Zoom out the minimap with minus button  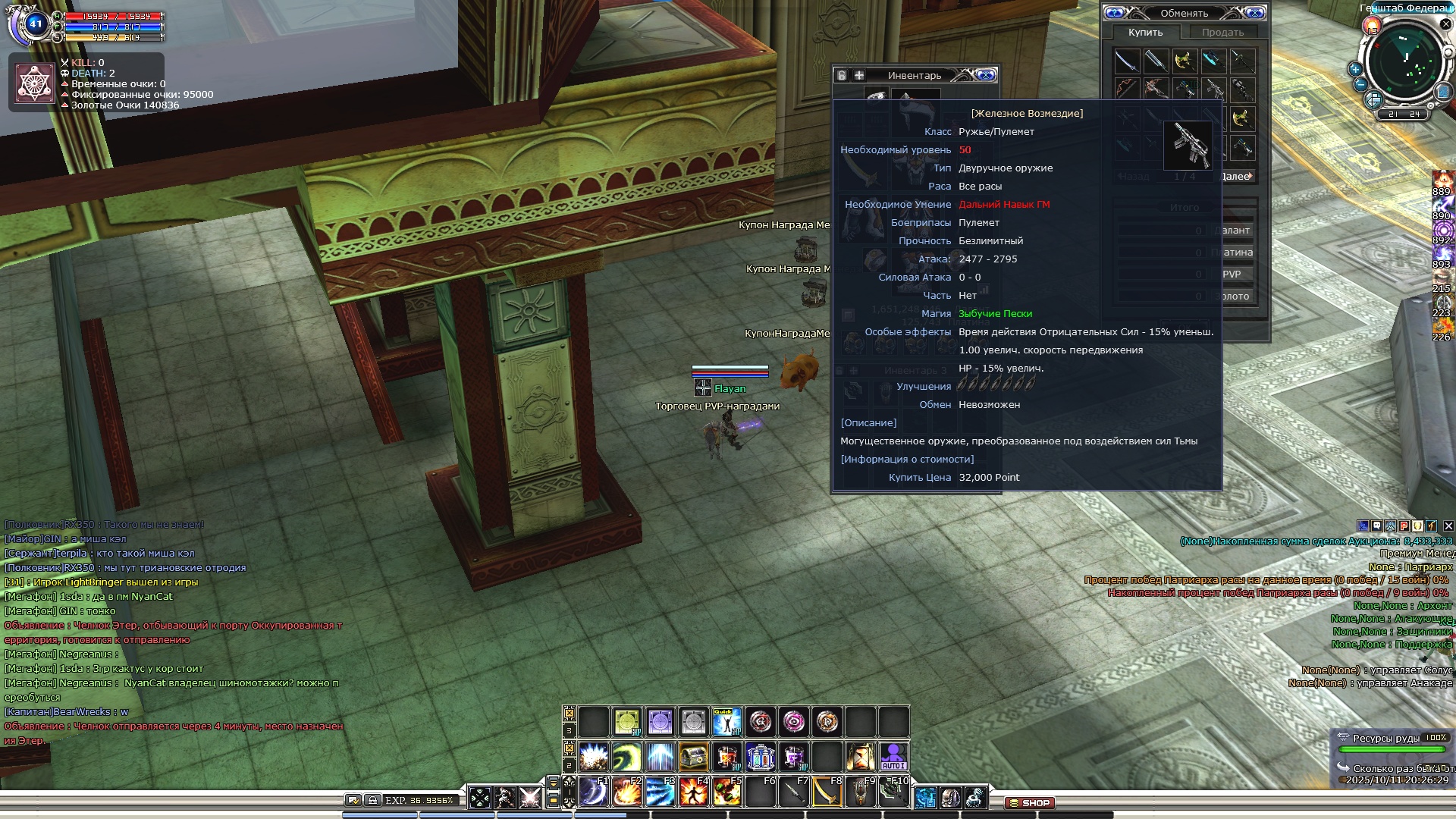pyautogui.click(x=1360, y=84)
